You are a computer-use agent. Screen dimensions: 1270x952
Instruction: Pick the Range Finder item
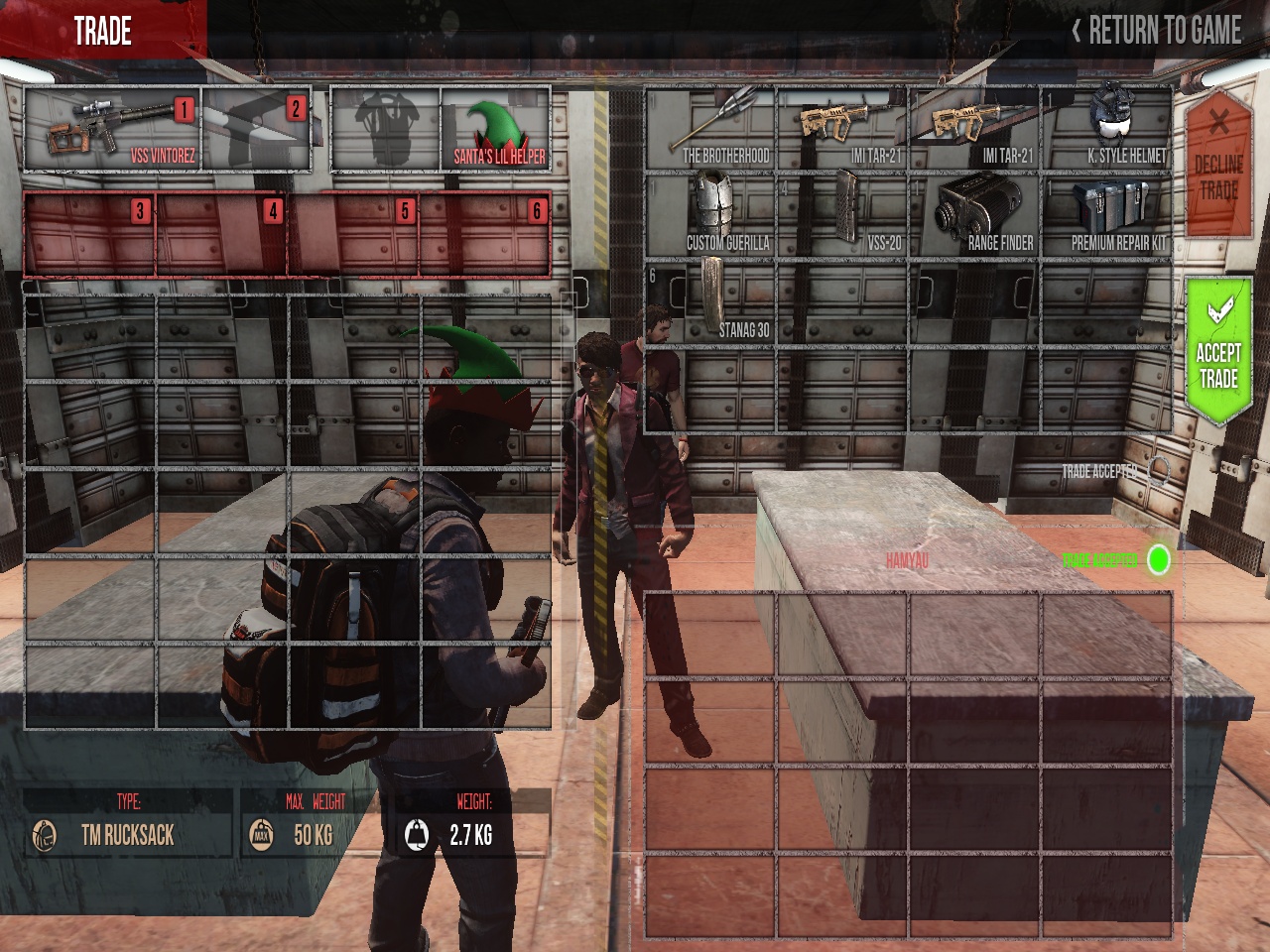click(974, 213)
